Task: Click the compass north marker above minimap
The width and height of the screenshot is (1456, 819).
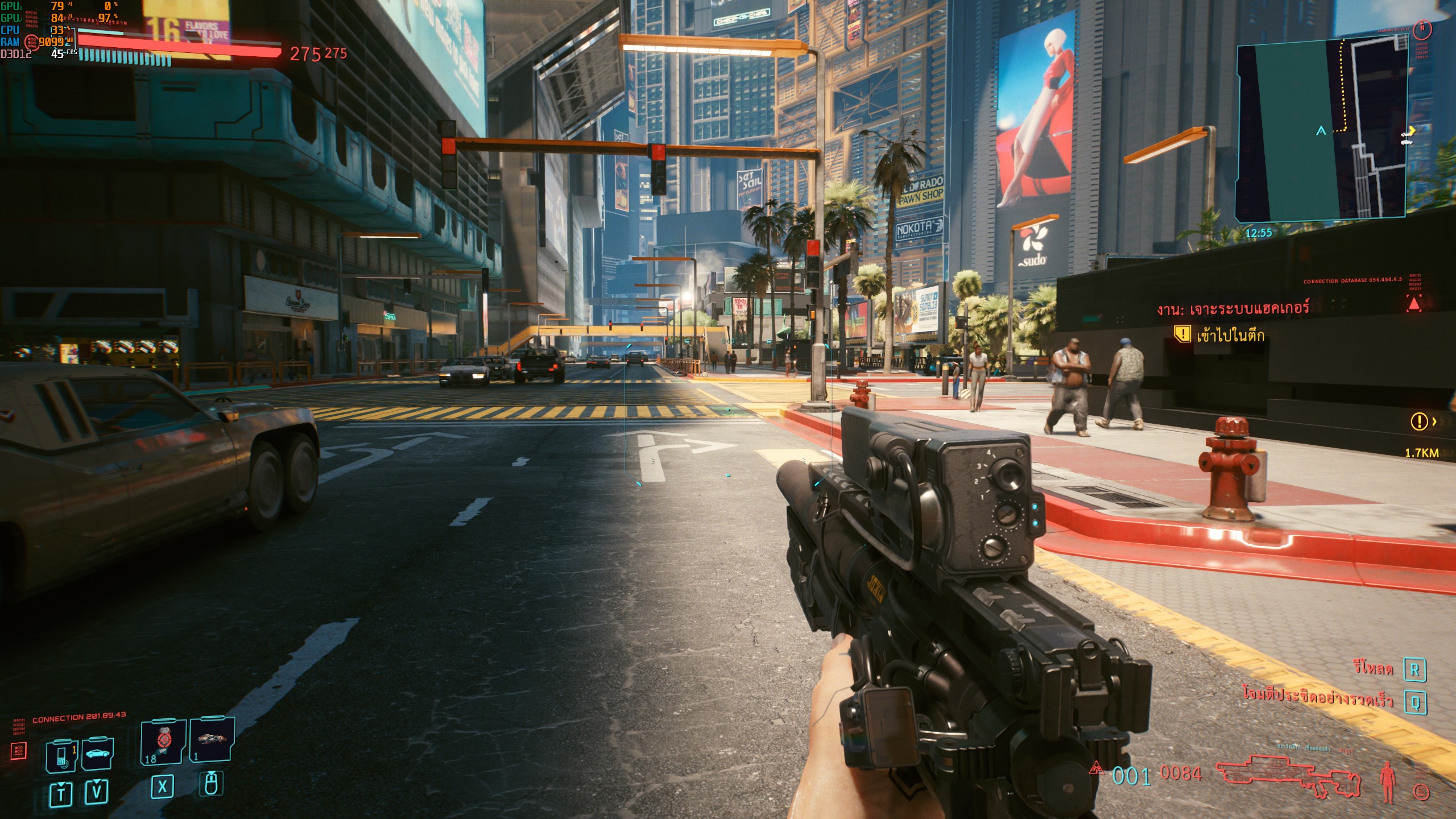Action: pyautogui.click(x=1422, y=27)
